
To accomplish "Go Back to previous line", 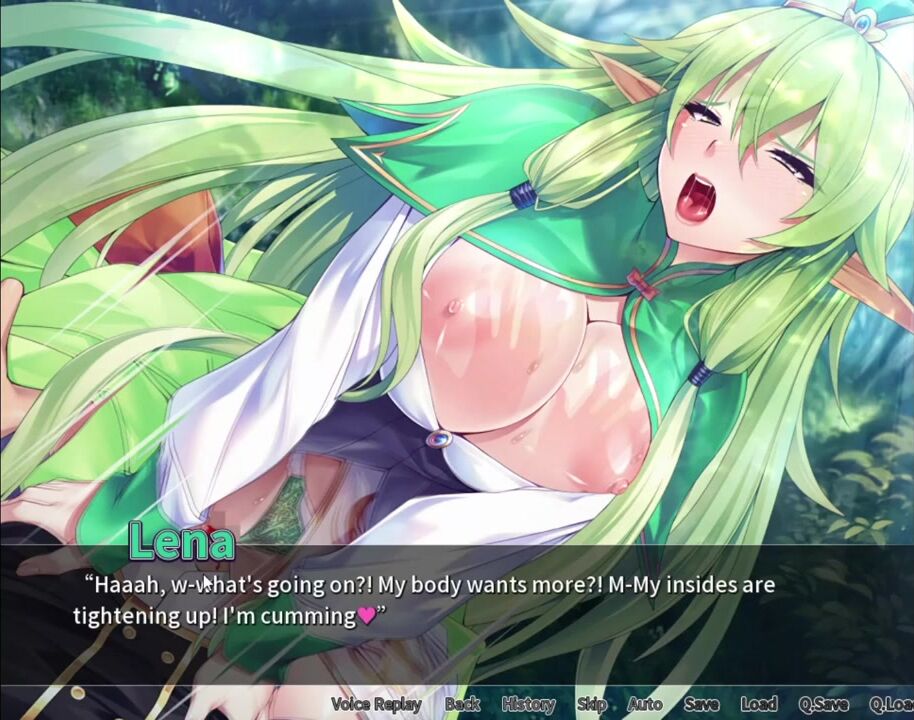I will (x=462, y=704).
